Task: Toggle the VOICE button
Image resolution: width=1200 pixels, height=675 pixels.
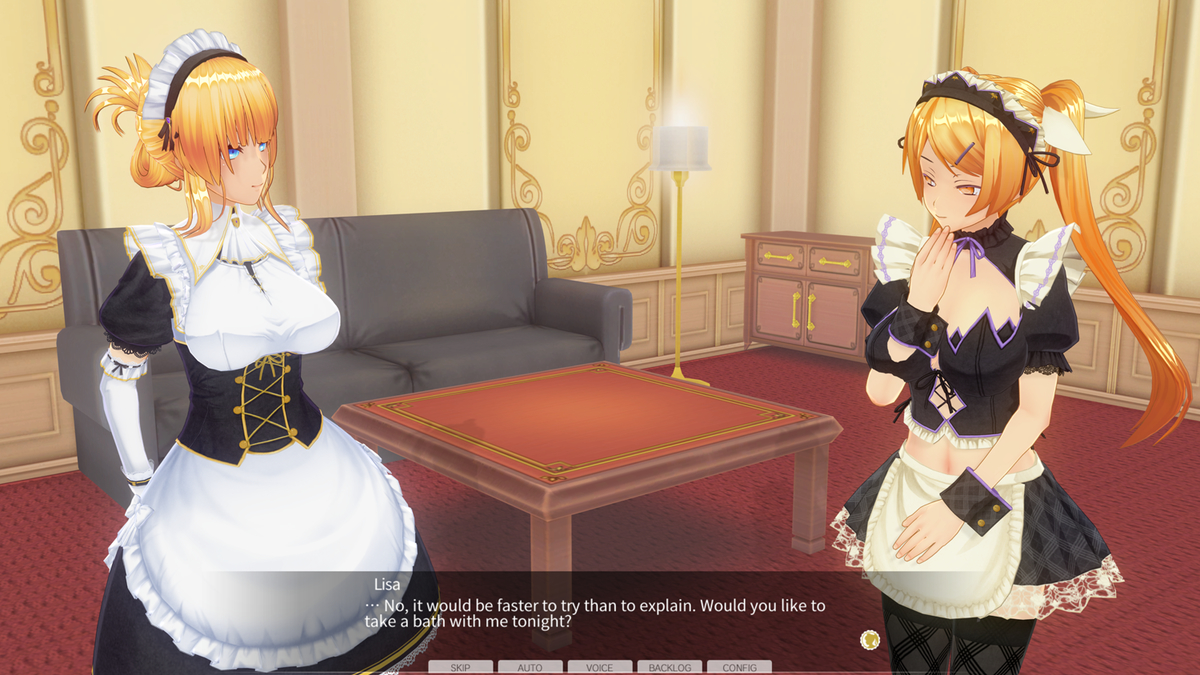Action: pos(600,667)
